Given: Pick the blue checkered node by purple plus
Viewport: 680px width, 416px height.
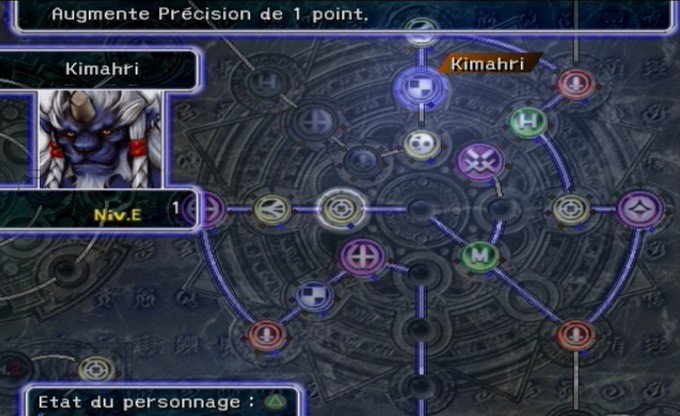Looking at the screenshot, I should coord(315,295).
